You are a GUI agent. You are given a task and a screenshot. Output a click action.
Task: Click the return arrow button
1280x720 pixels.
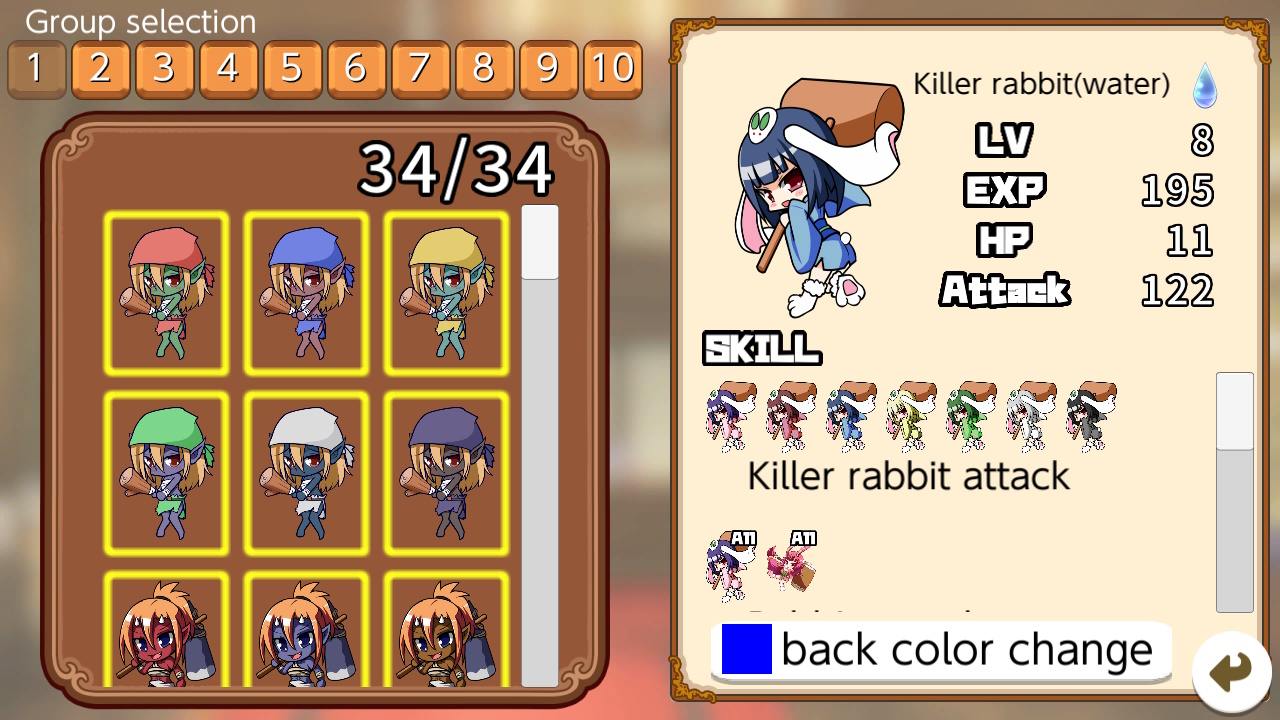pos(1229,673)
